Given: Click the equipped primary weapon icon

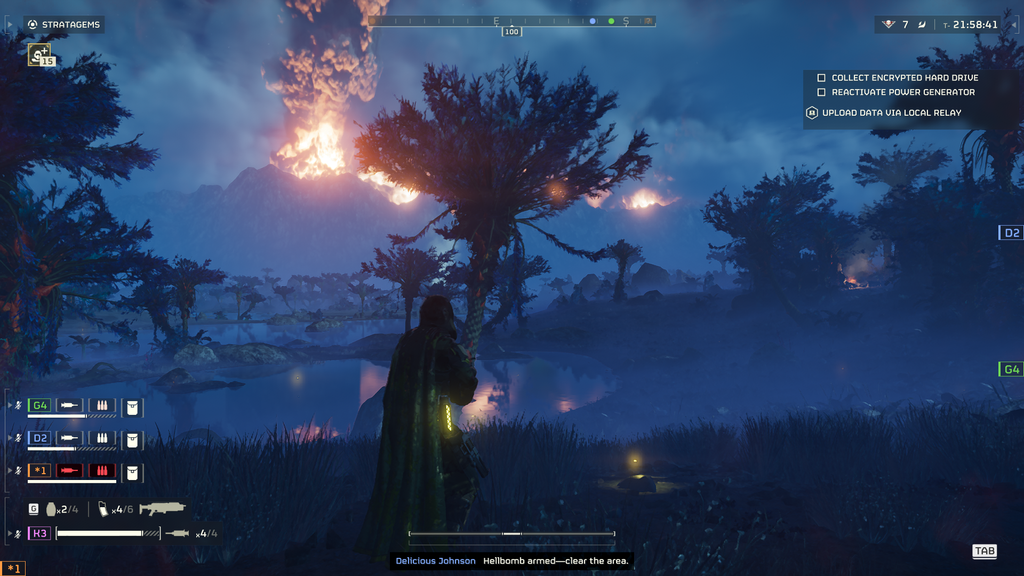Looking at the screenshot, I should coord(162,508).
